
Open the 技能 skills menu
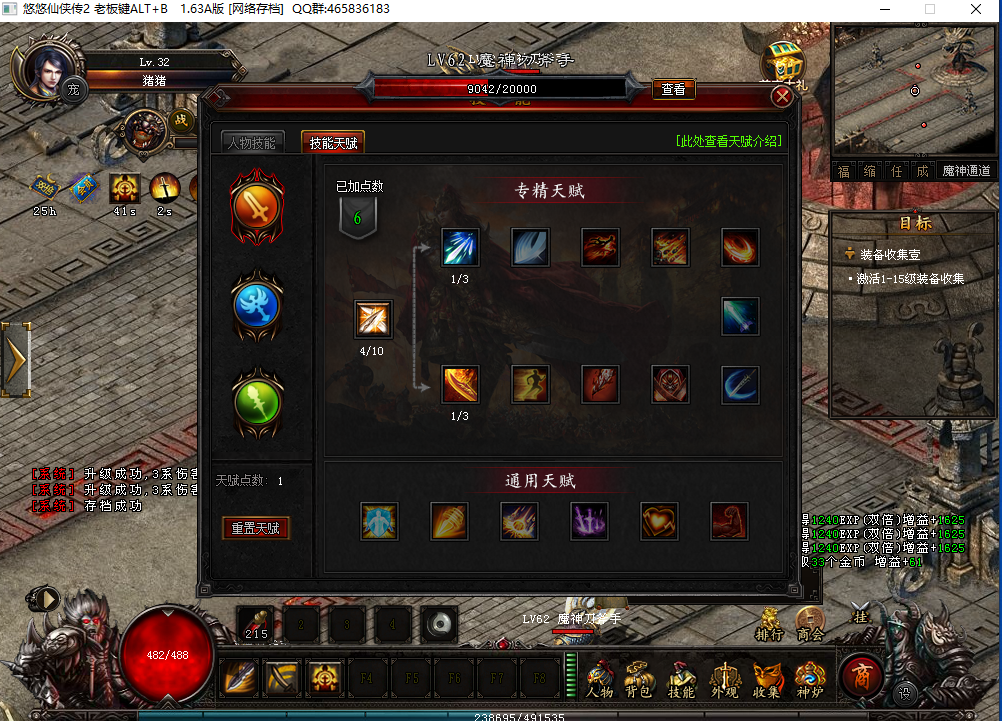pyautogui.click(x=681, y=679)
